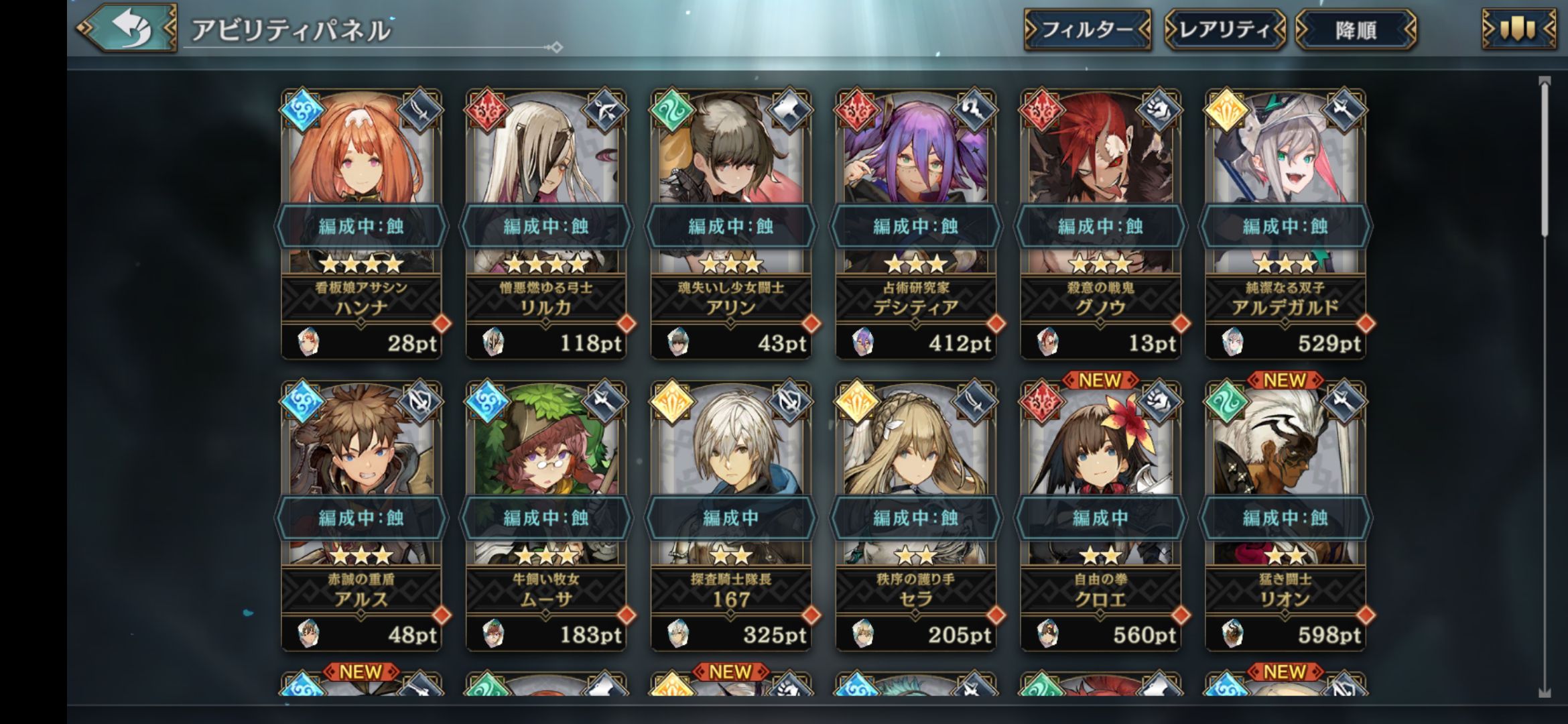Toggle the 降順 sort order
The height and width of the screenshot is (724, 1568).
(1356, 29)
